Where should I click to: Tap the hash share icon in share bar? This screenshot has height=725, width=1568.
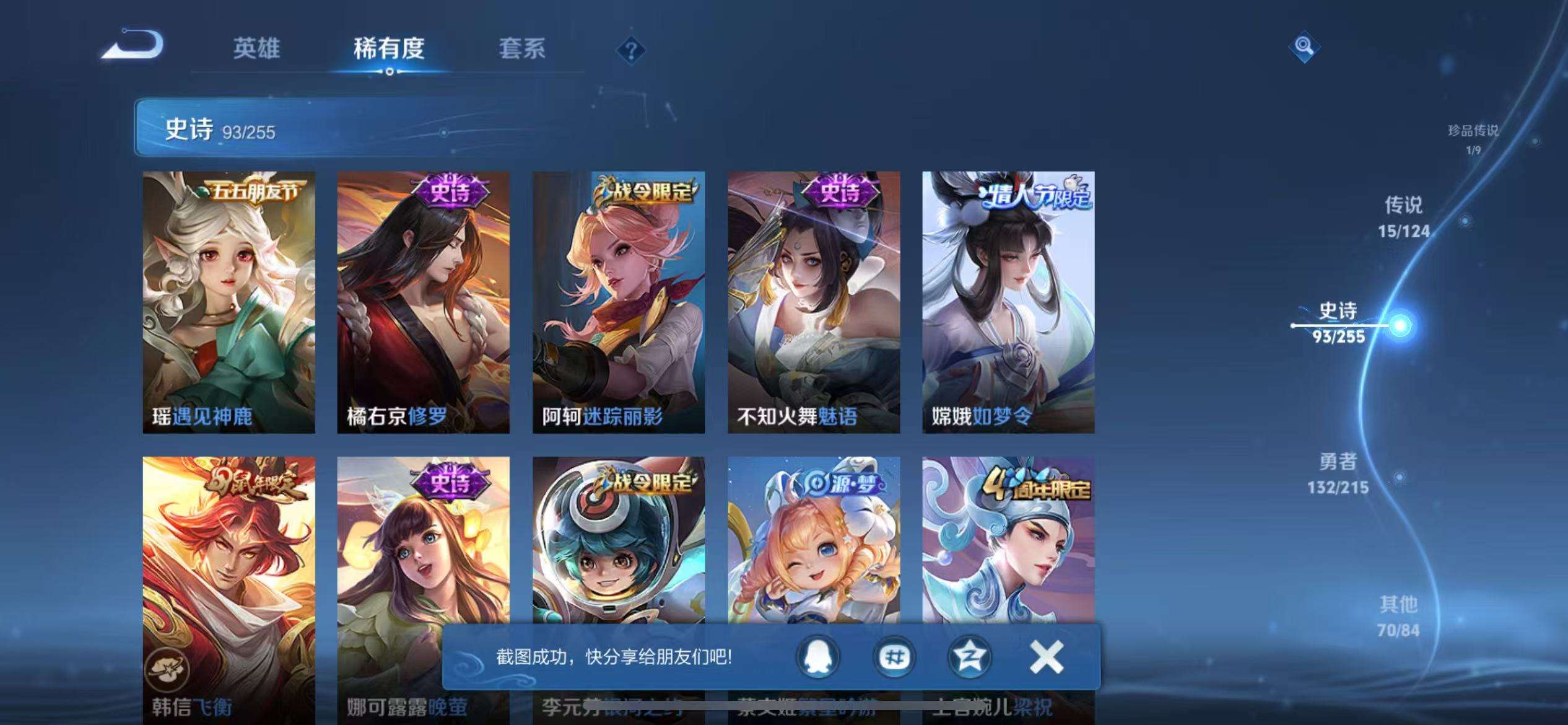click(x=895, y=656)
